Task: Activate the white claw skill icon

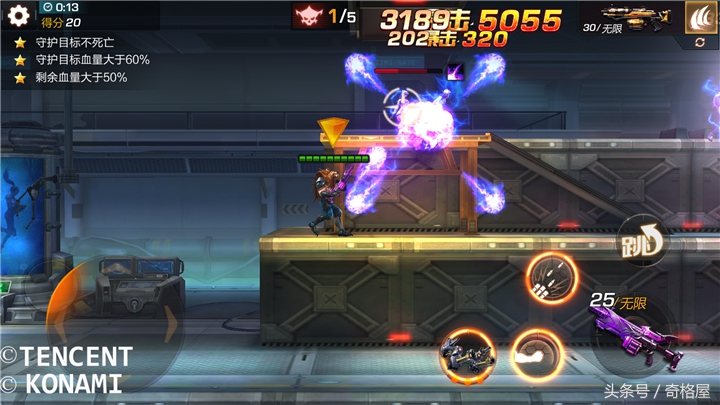Action: [x=700, y=17]
